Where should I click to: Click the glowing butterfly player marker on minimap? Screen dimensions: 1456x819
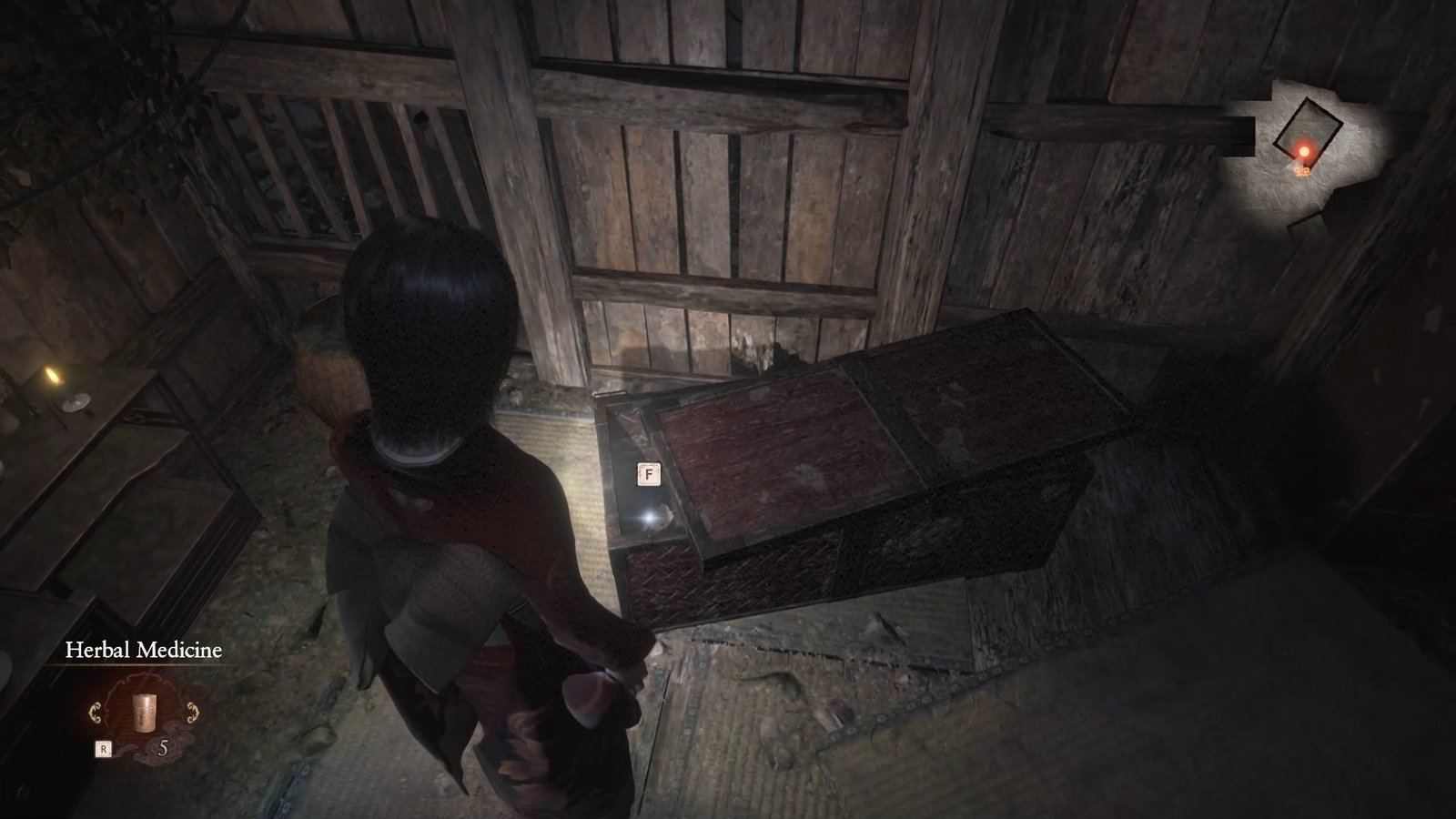click(1302, 172)
